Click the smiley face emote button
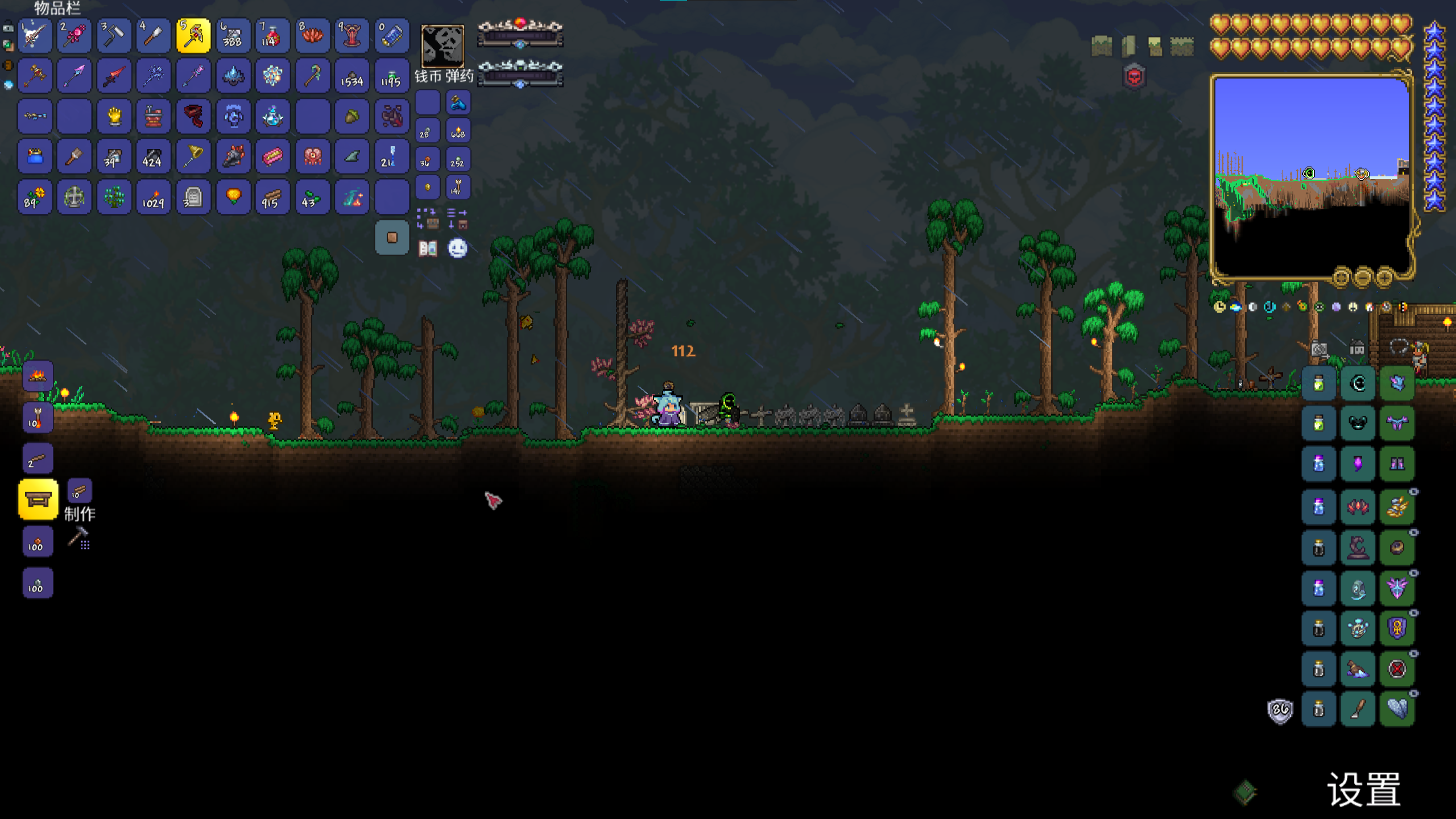 click(x=458, y=249)
